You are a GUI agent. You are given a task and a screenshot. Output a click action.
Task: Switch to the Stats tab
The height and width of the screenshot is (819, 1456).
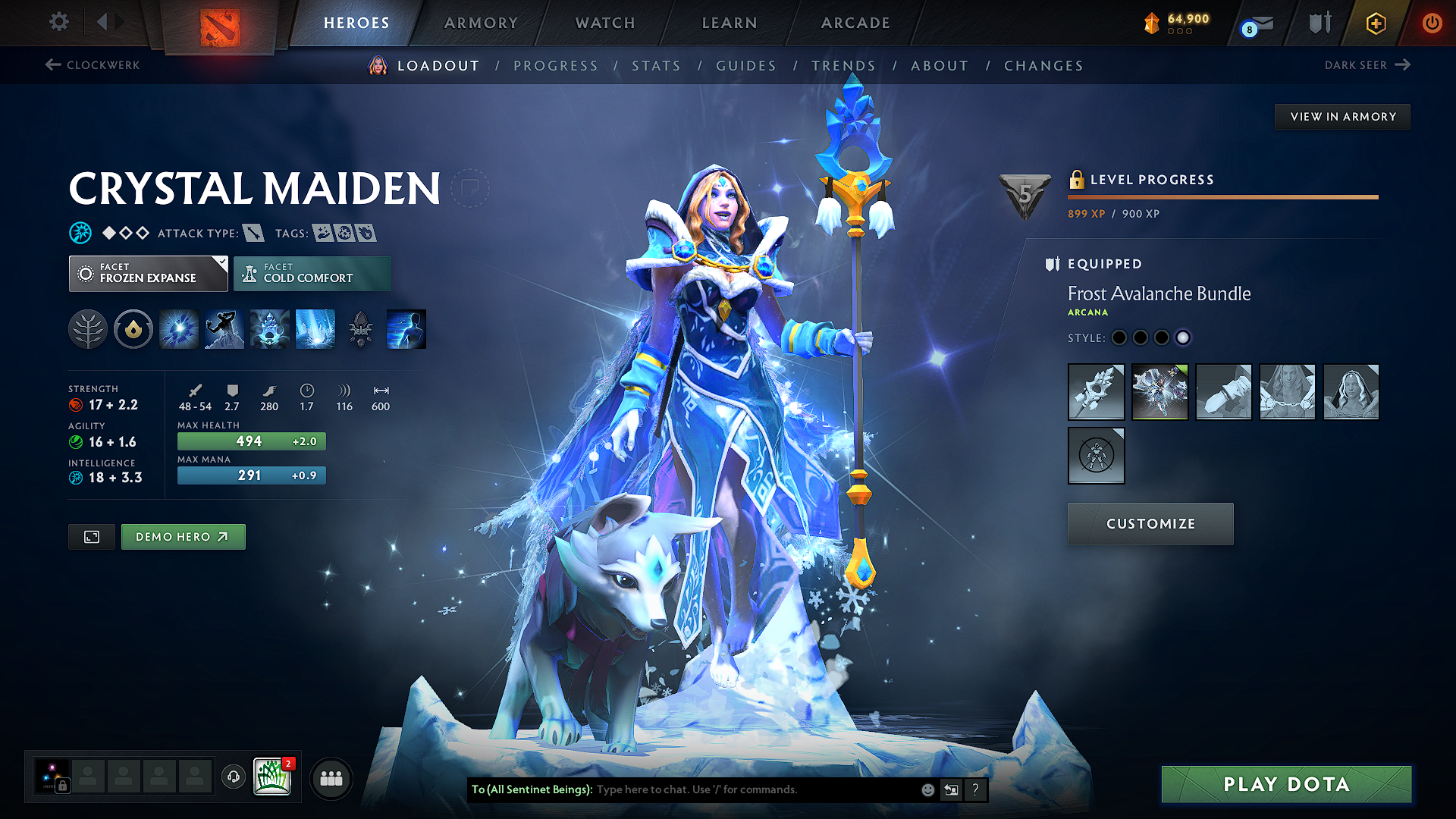coord(656,66)
